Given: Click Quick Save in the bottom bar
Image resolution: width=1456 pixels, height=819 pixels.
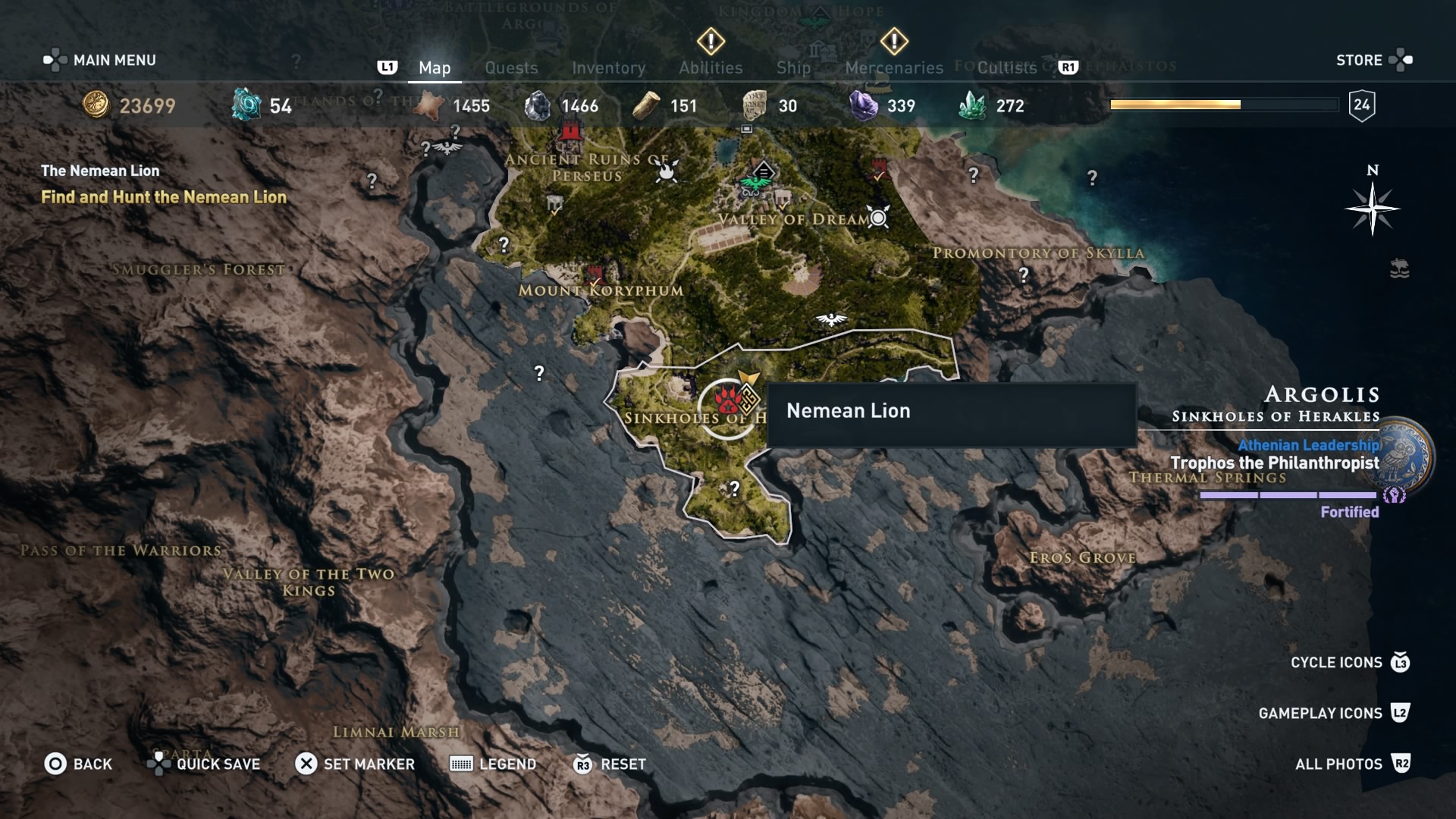Looking at the screenshot, I should click(203, 764).
